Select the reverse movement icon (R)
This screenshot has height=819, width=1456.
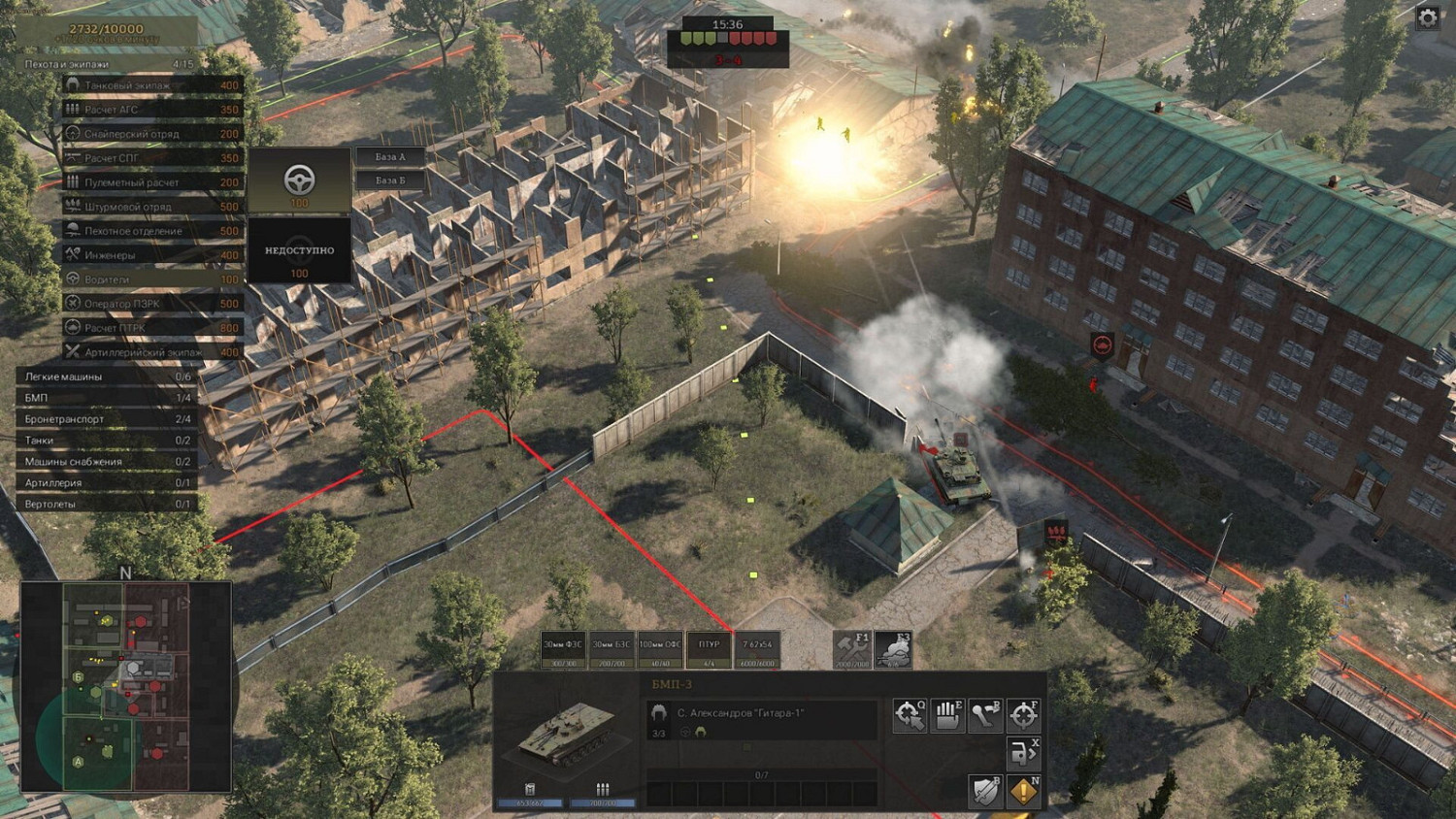coord(984,714)
